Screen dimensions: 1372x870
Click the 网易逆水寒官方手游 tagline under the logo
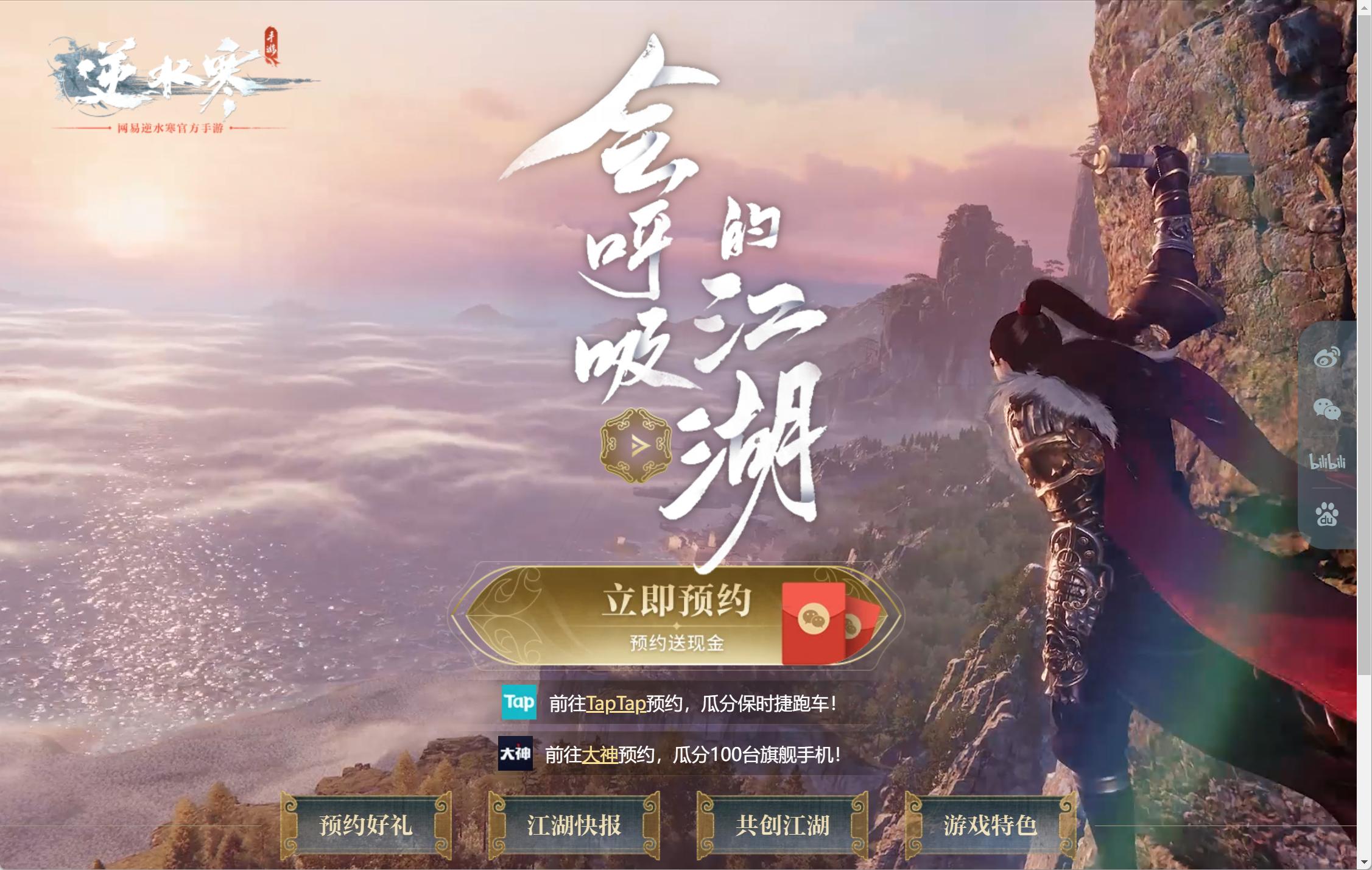point(172,129)
